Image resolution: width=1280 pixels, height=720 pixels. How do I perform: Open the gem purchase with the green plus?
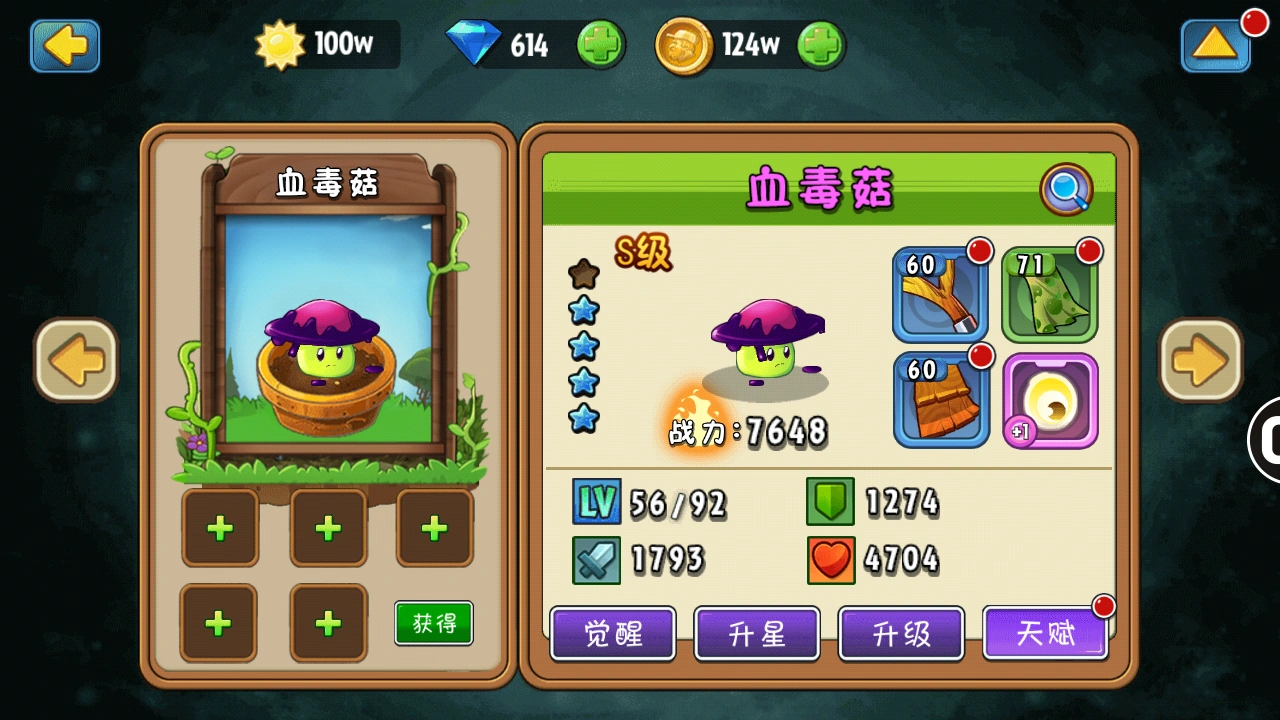click(x=601, y=44)
